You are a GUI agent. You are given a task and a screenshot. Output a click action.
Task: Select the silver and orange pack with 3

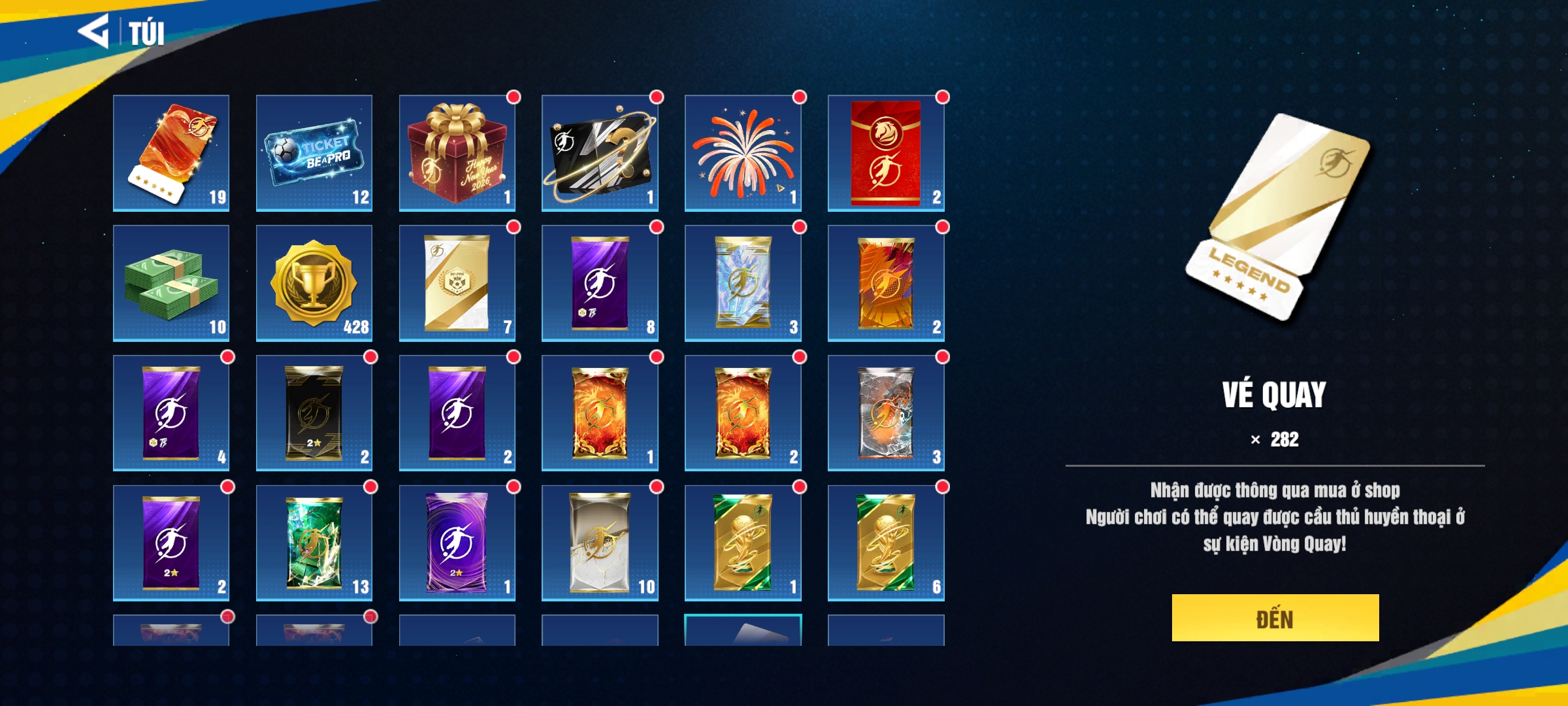[x=886, y=413]
